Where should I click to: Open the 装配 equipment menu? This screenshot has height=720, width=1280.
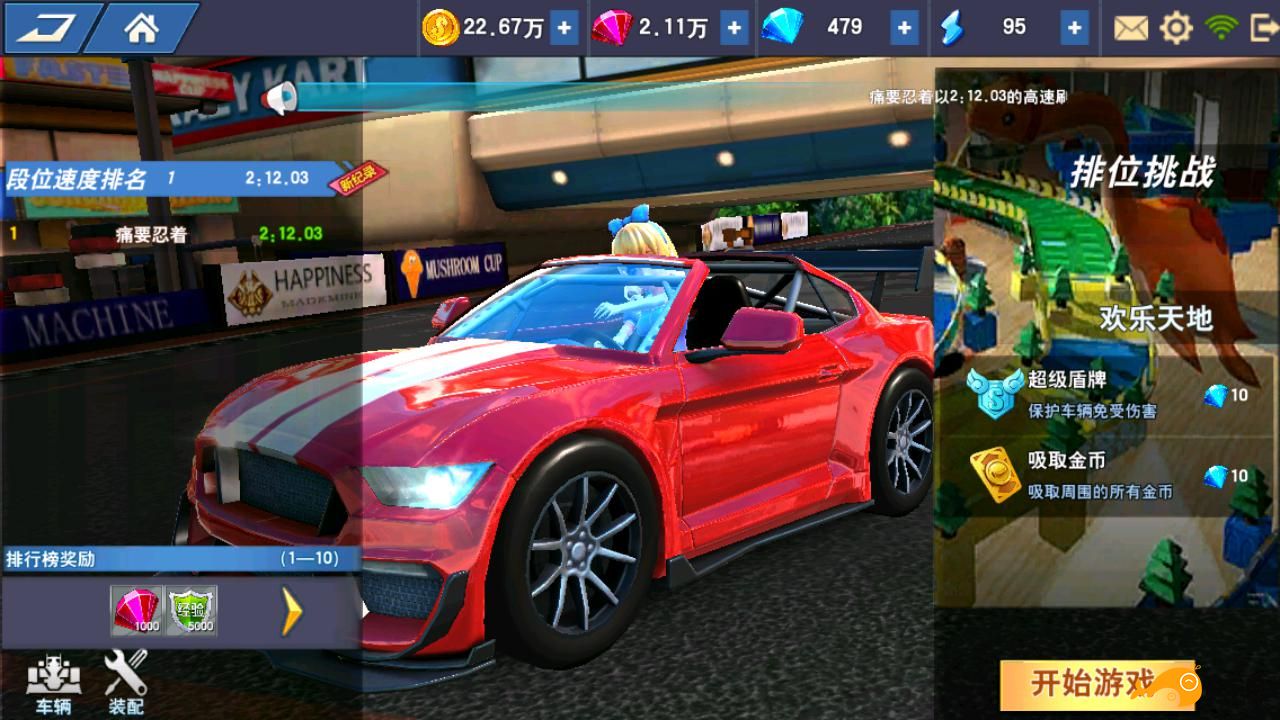tap(126, 684)
